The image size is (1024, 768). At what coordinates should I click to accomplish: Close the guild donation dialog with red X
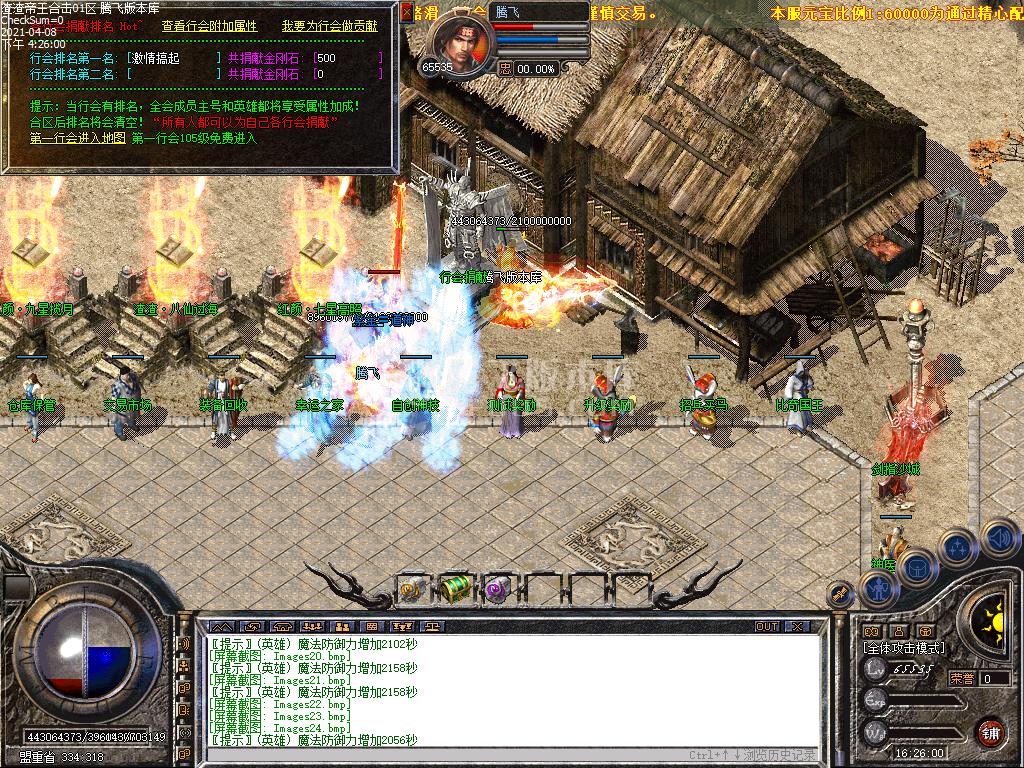pos(406,12)
